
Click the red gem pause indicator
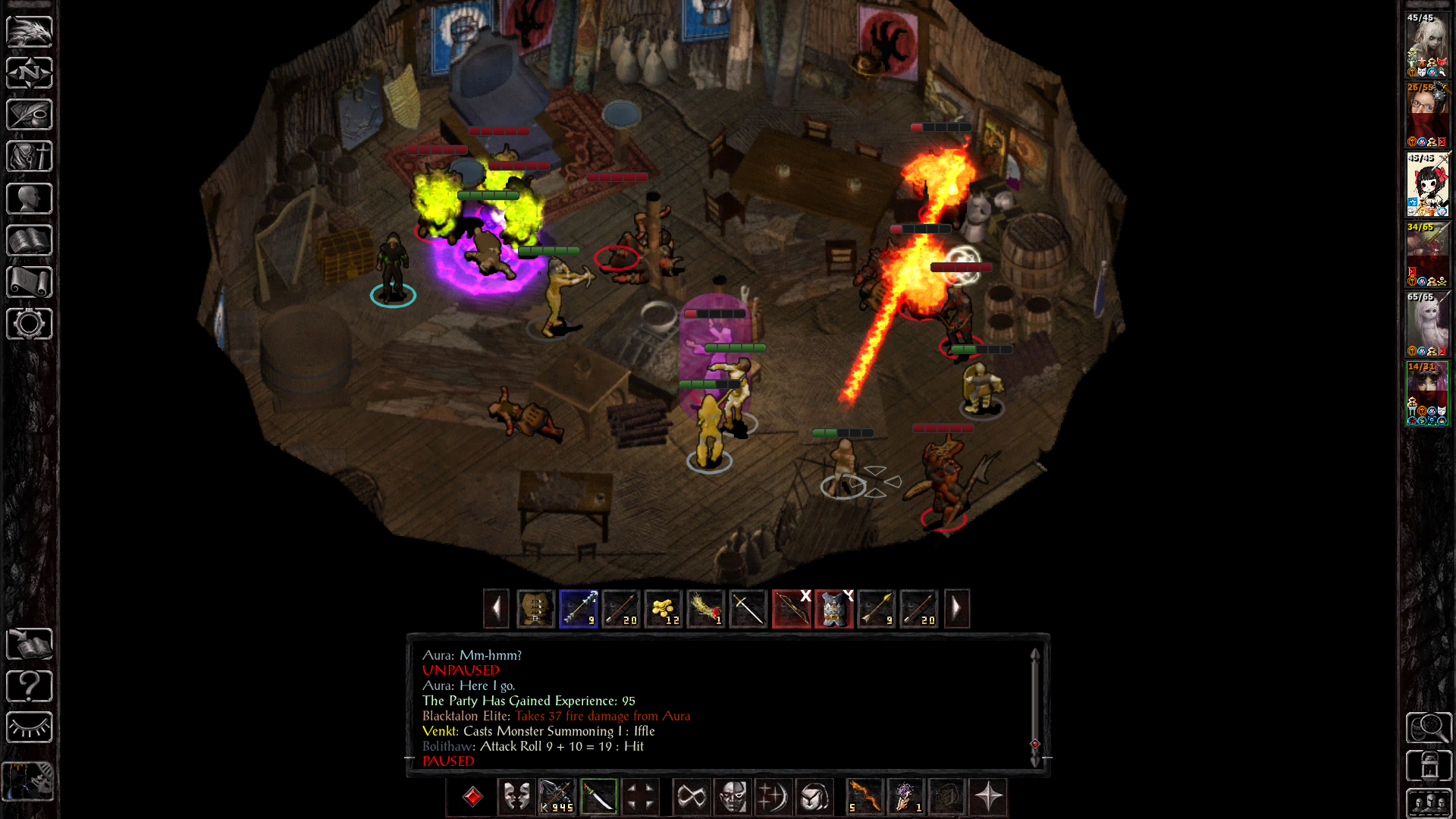click(x=472, y=797)
